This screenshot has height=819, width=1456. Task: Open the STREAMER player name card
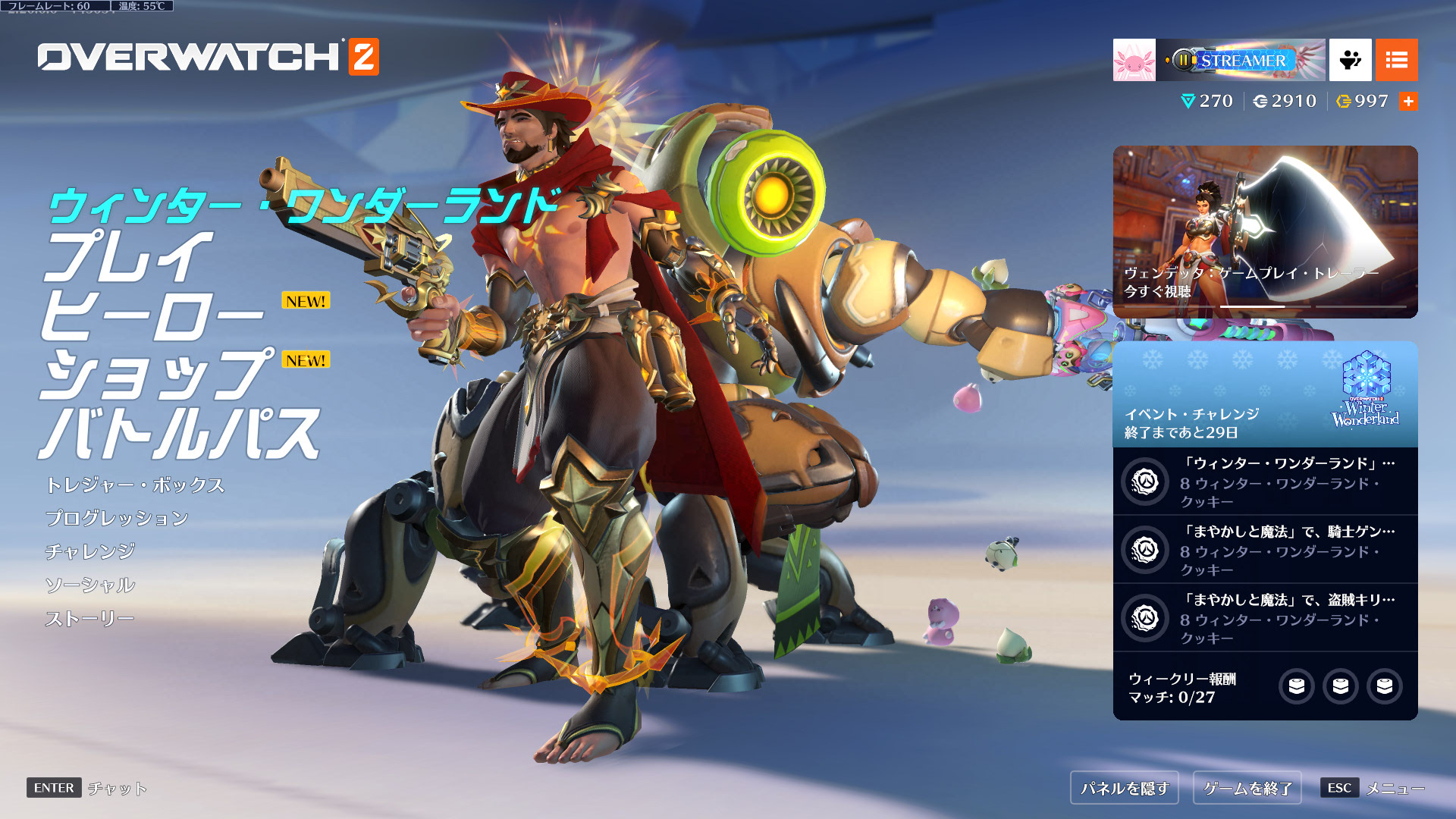tap(1241, 60)
